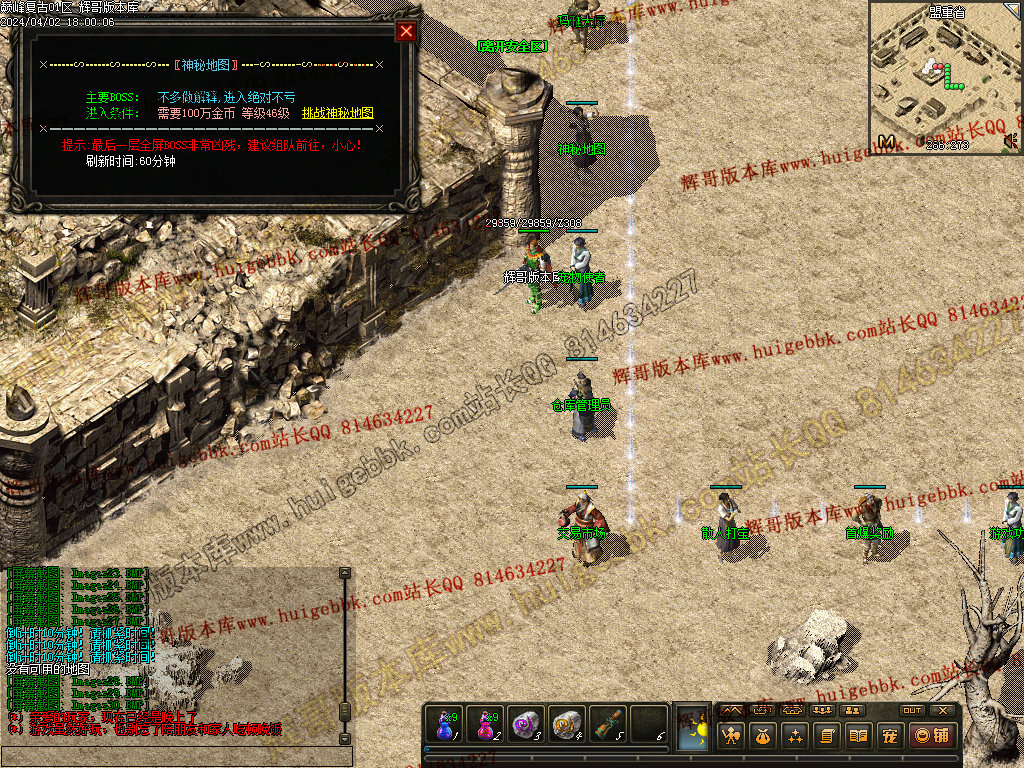Click the X exit button on toolbar

[942, 710]
